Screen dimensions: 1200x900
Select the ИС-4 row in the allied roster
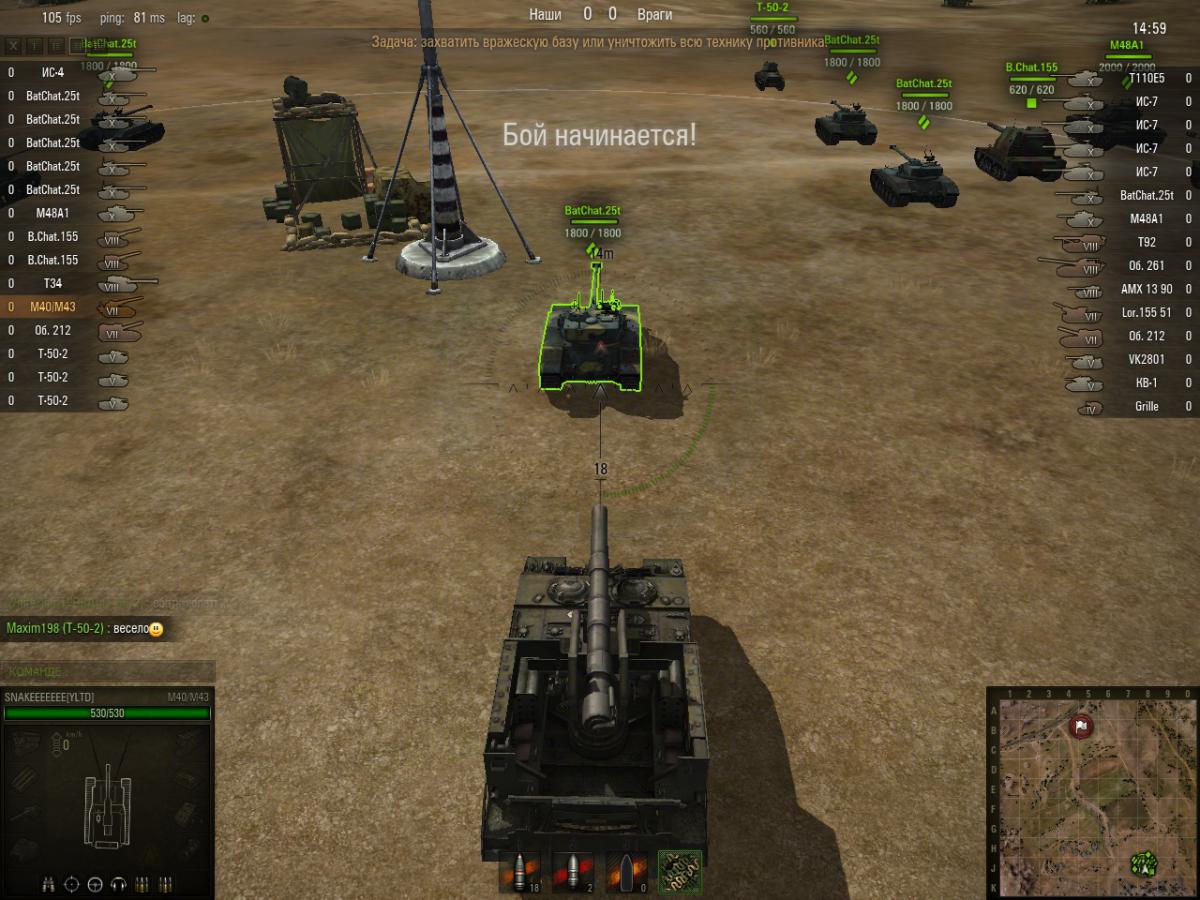point(54,72)
